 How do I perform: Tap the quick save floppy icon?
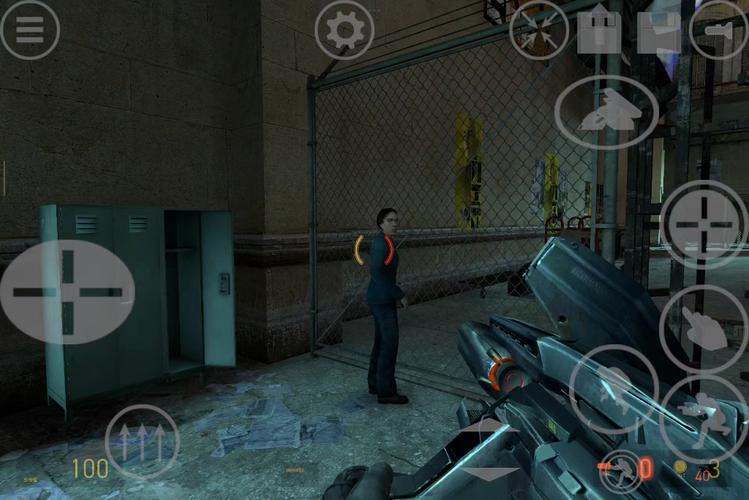pyautogui.click(x=660, y=30)
